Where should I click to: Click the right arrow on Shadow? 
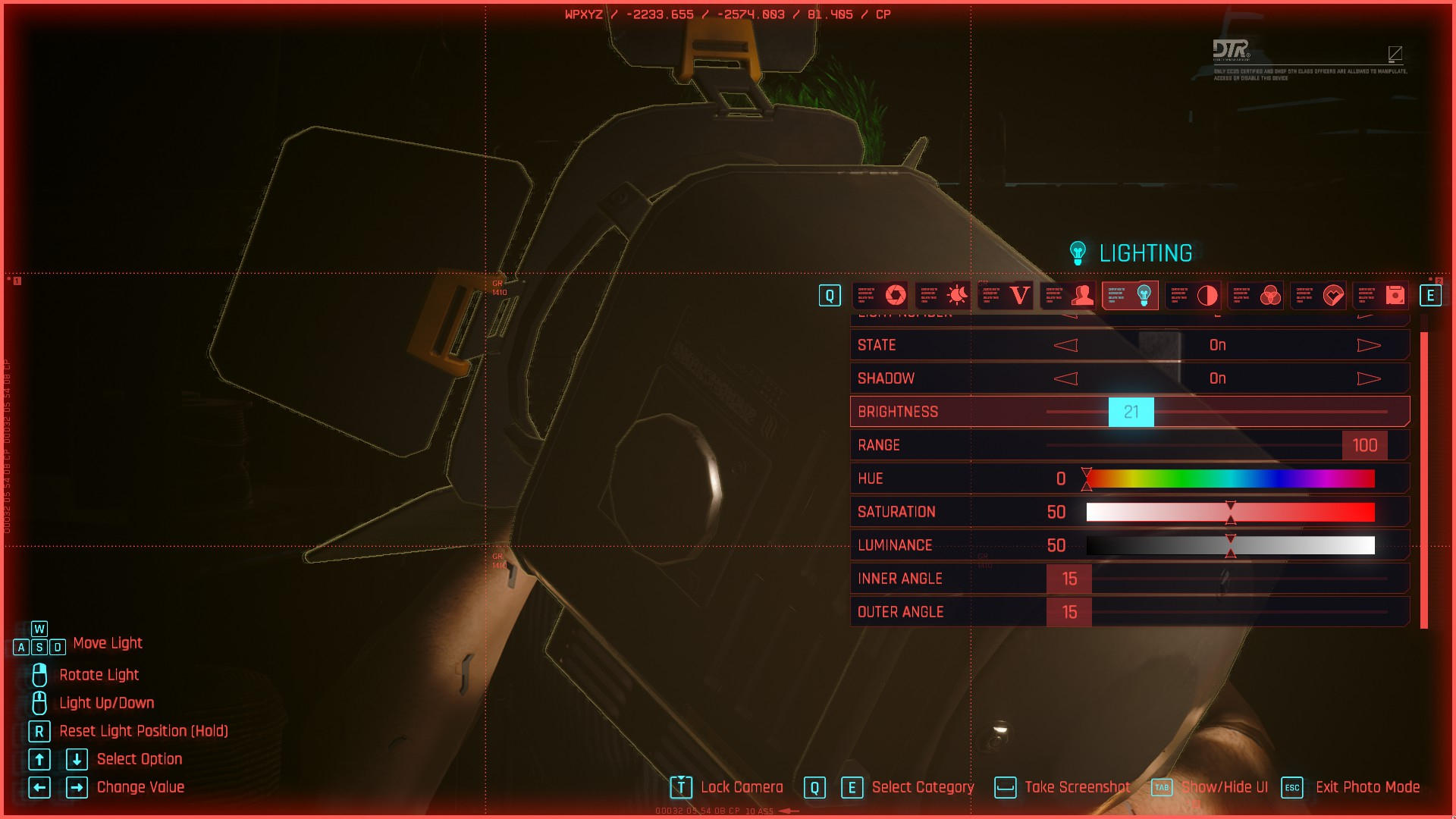coord(1368,379)
